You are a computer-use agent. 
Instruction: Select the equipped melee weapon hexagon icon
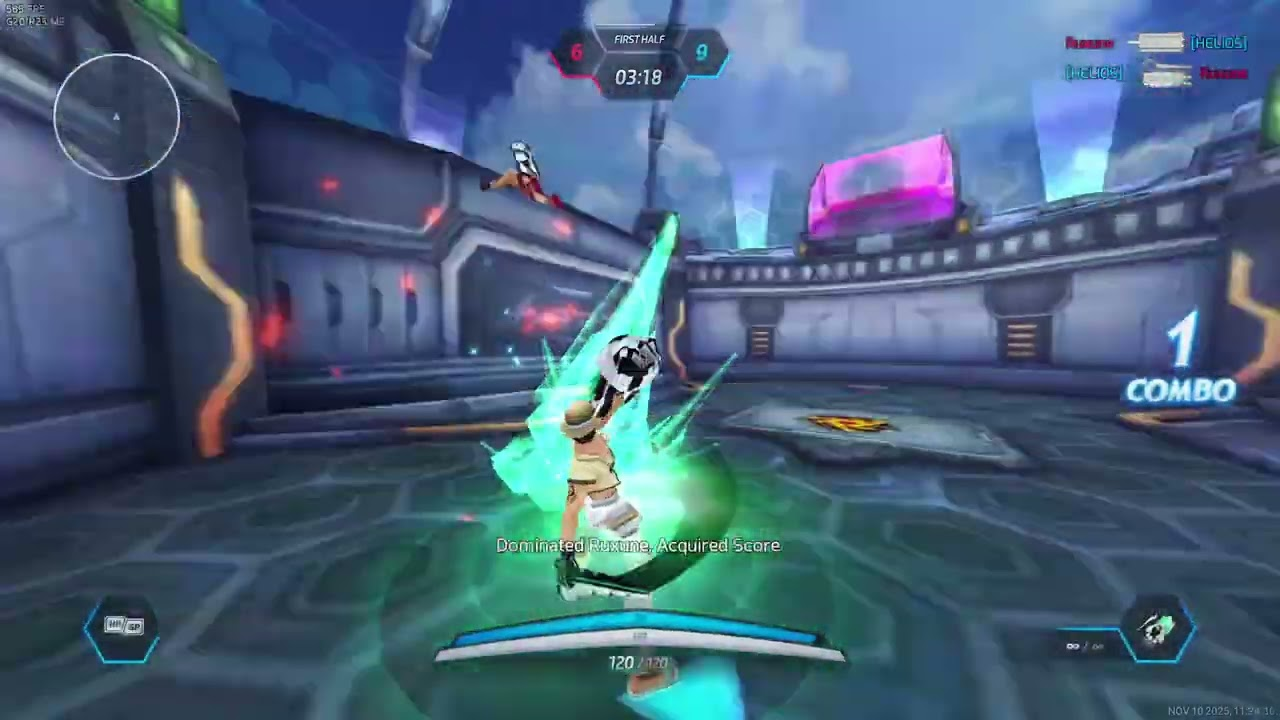[x=1158, y=630]
